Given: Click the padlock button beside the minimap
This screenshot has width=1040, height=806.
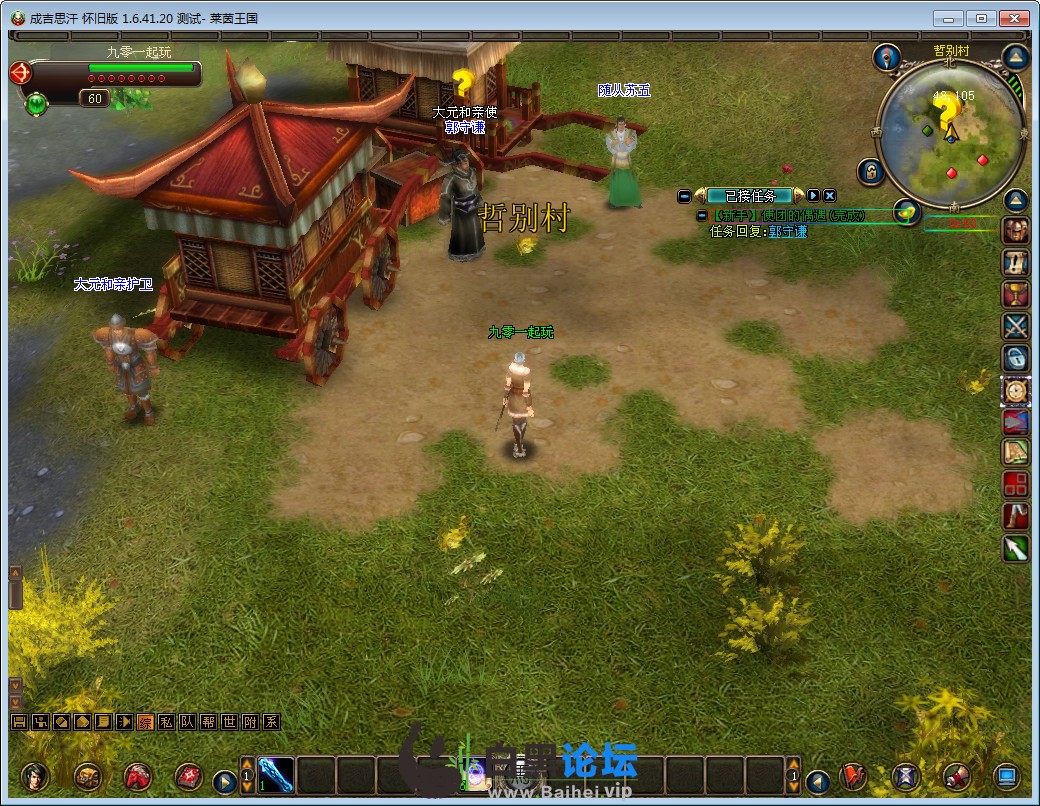Looking at the screenshot, I should pos(870,171).
